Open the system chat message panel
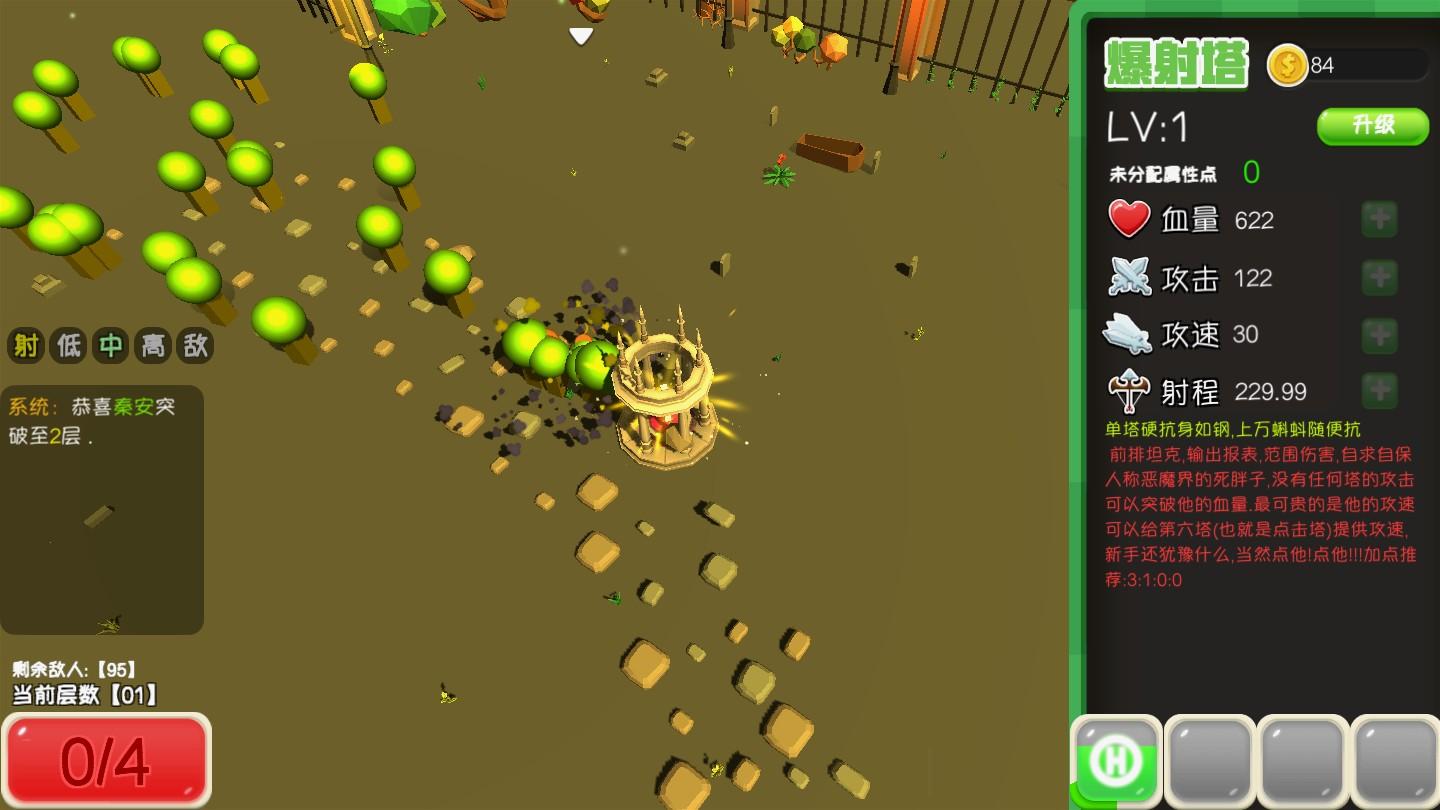The image size is (1440, 810). click(x=102, y=509)
